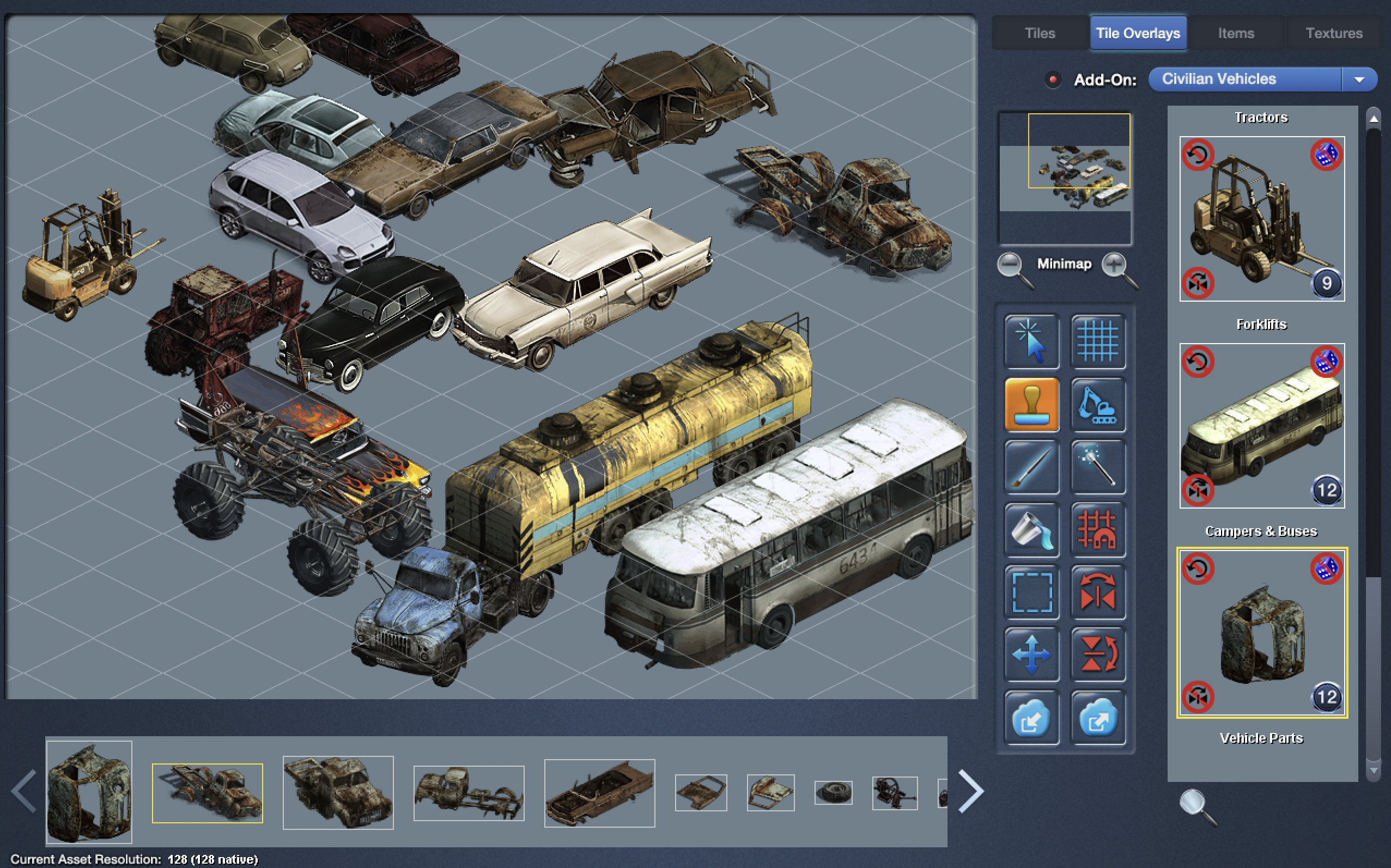The image size is (1391, 868).
Task: Expand the Vehicle Parts category
Action: tap(1261, 738)
